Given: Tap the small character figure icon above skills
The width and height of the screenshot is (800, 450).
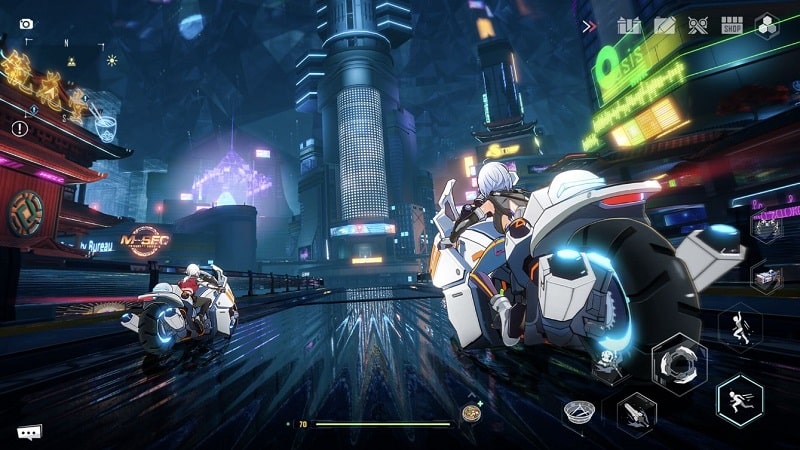Looking at the screenshot, I should pos(607,363).
